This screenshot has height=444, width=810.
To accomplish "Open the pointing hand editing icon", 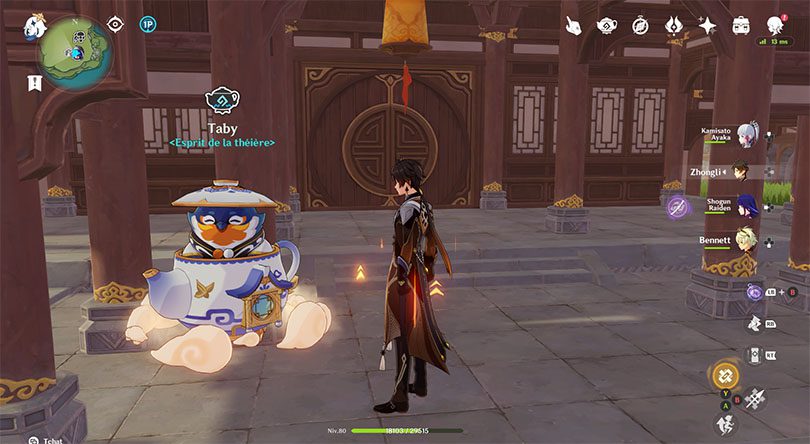I will coord(573,25).
